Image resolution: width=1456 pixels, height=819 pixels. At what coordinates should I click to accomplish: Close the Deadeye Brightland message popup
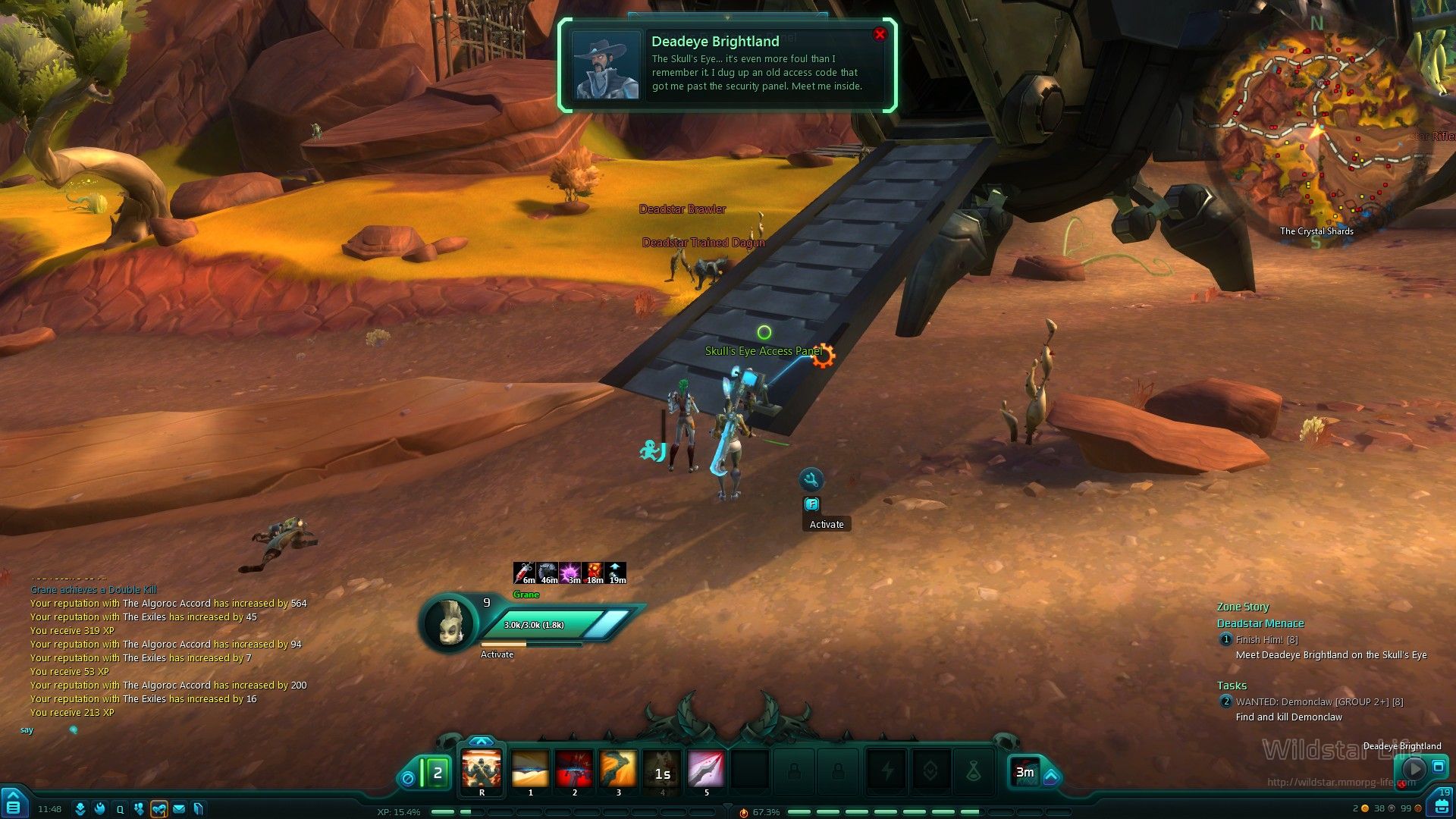tap(880, 34)
